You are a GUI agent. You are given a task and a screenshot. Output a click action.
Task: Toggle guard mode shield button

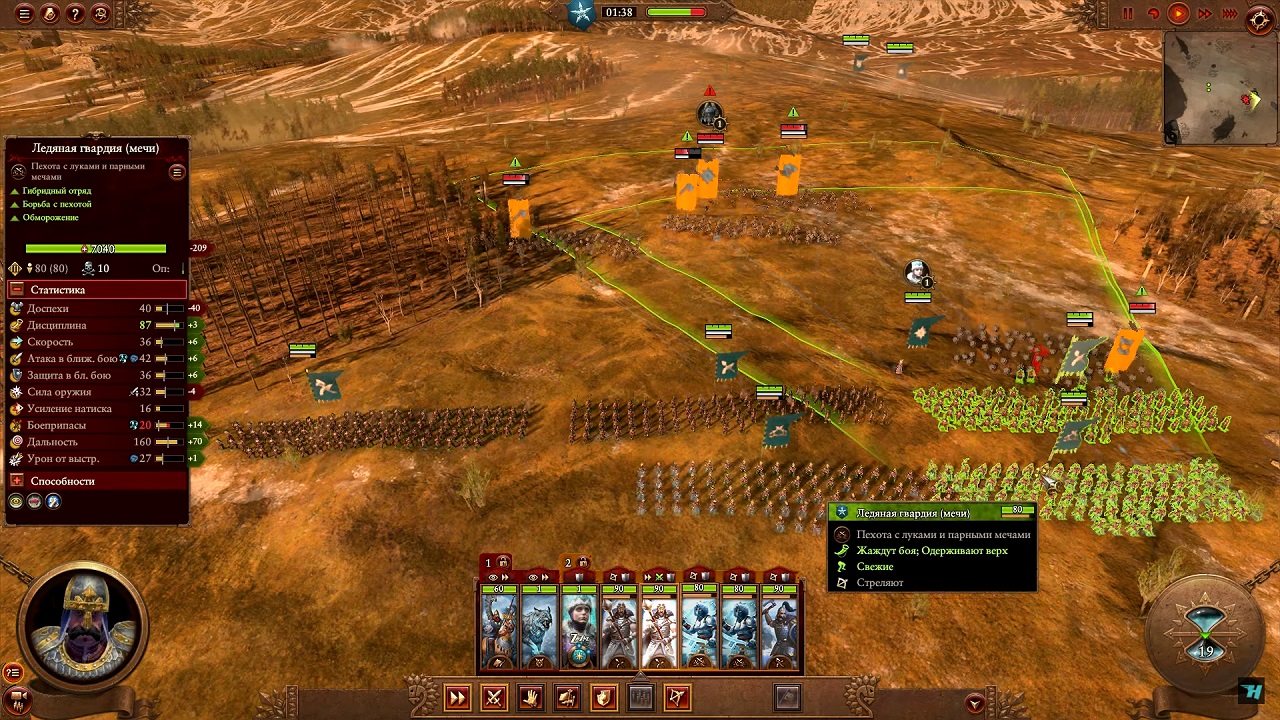point(604,697)
